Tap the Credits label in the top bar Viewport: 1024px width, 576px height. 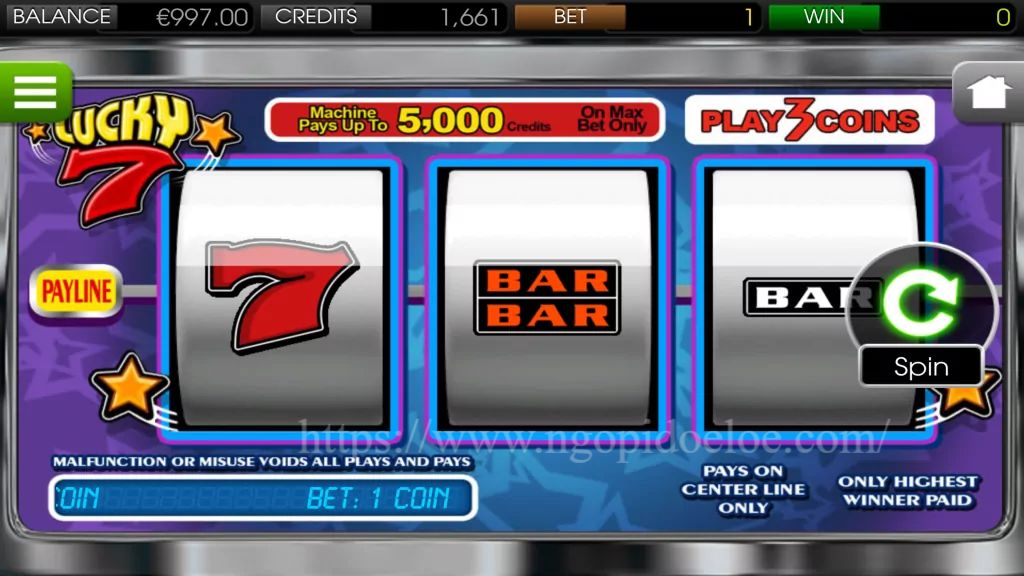(316, 17)
